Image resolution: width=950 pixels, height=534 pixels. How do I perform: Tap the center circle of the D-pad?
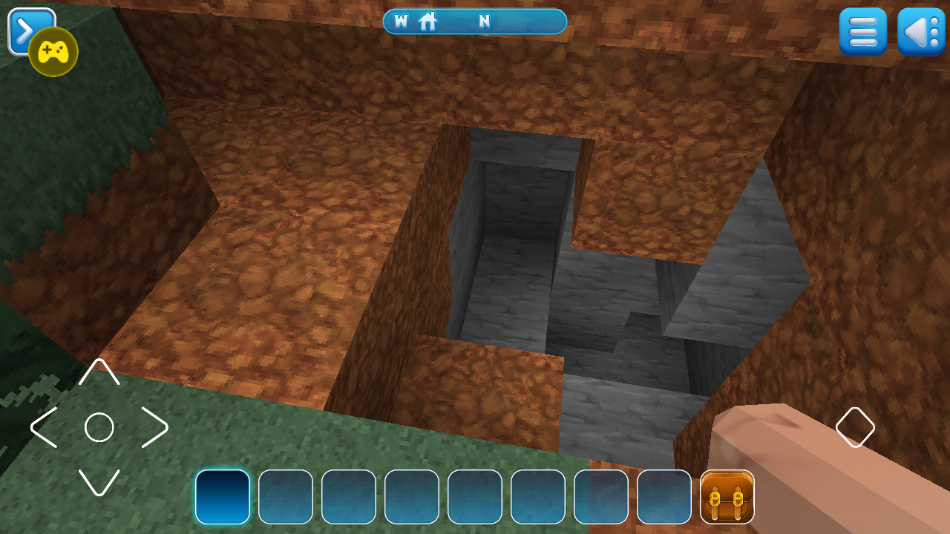(x=98, y=428)
